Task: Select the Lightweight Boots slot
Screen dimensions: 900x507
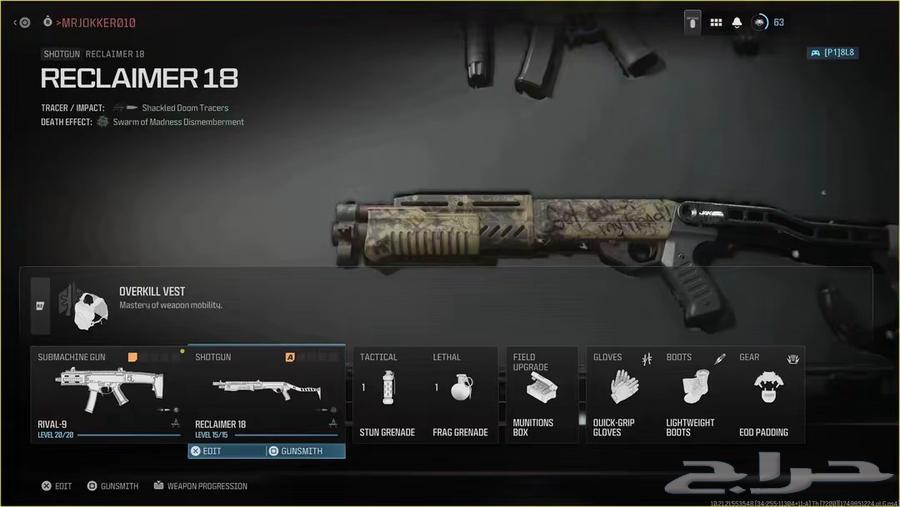Action: (x=692, y=394)
